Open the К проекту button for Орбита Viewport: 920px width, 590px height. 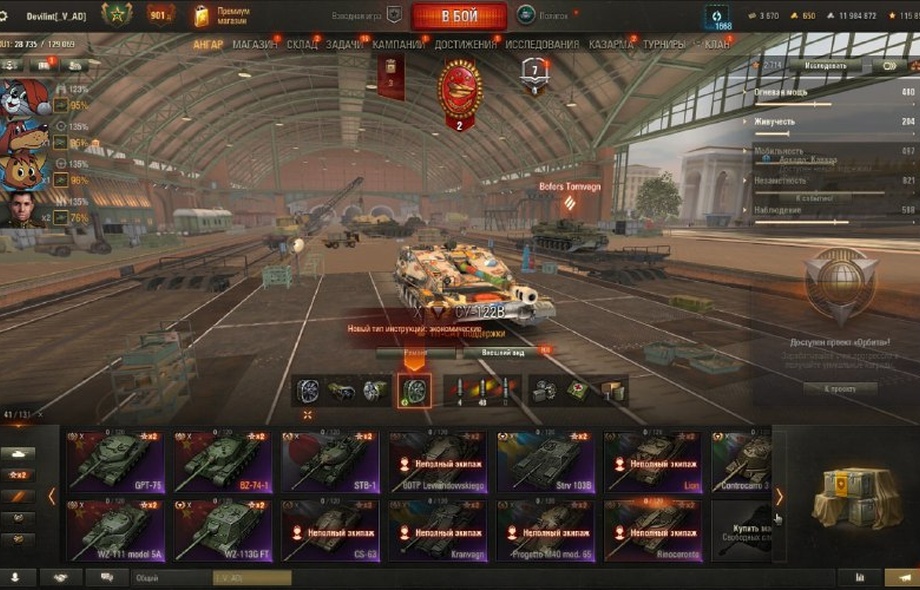(840, 388)
